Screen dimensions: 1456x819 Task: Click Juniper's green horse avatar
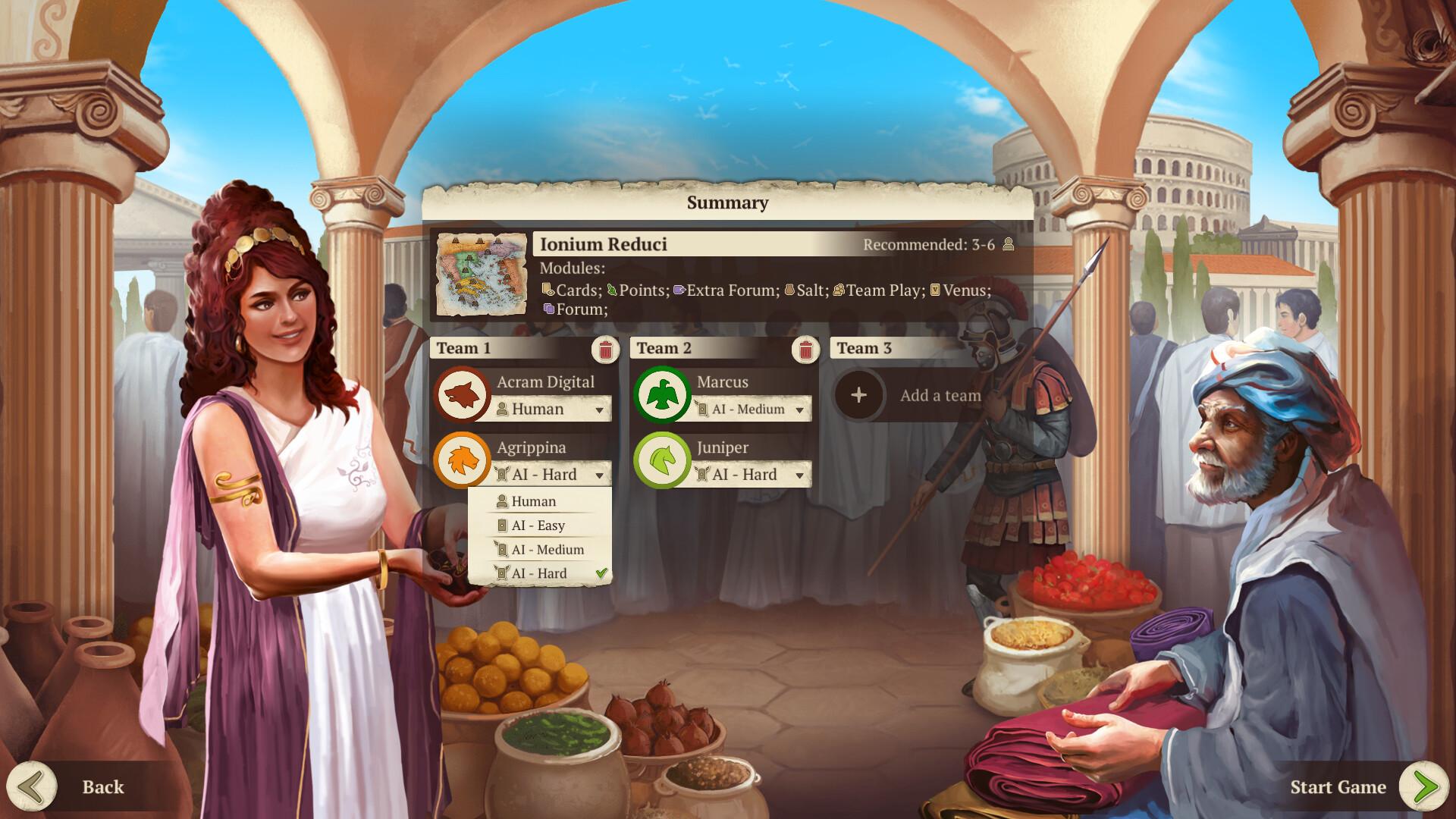[663, 460]
